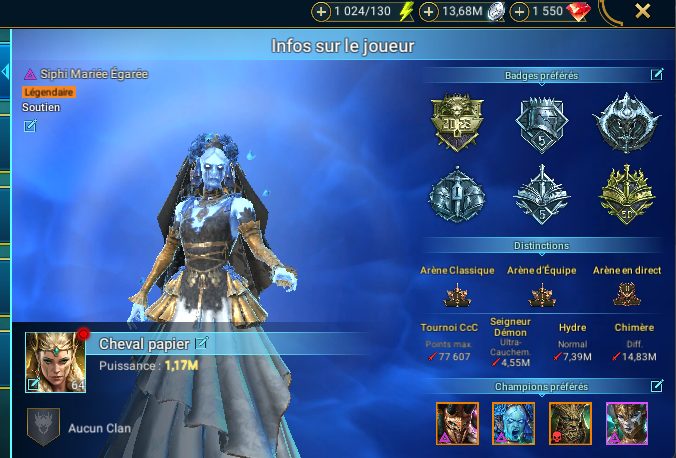Add more energy with the plus button
This screenshot has width=676, height=458.
(x=321, y=12)
